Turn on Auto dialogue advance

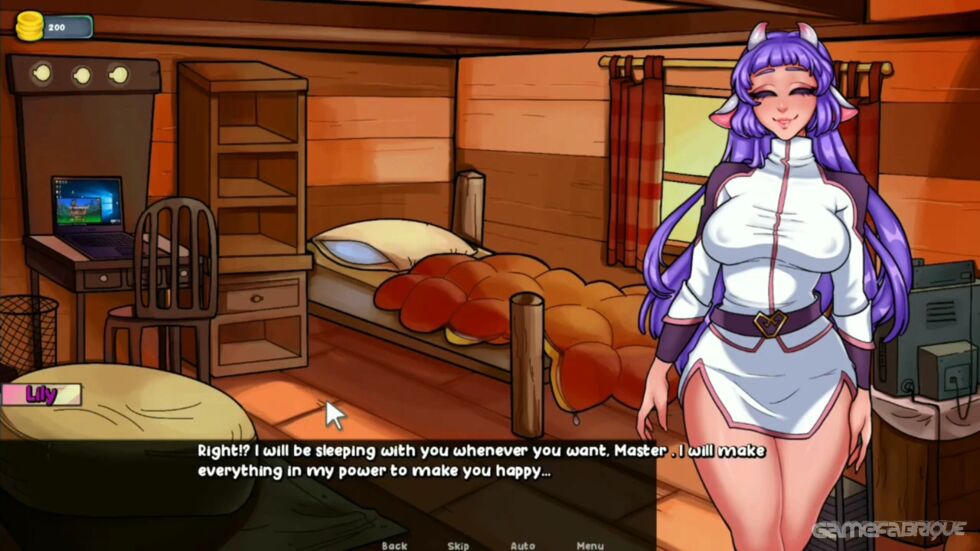coord(523,545)
